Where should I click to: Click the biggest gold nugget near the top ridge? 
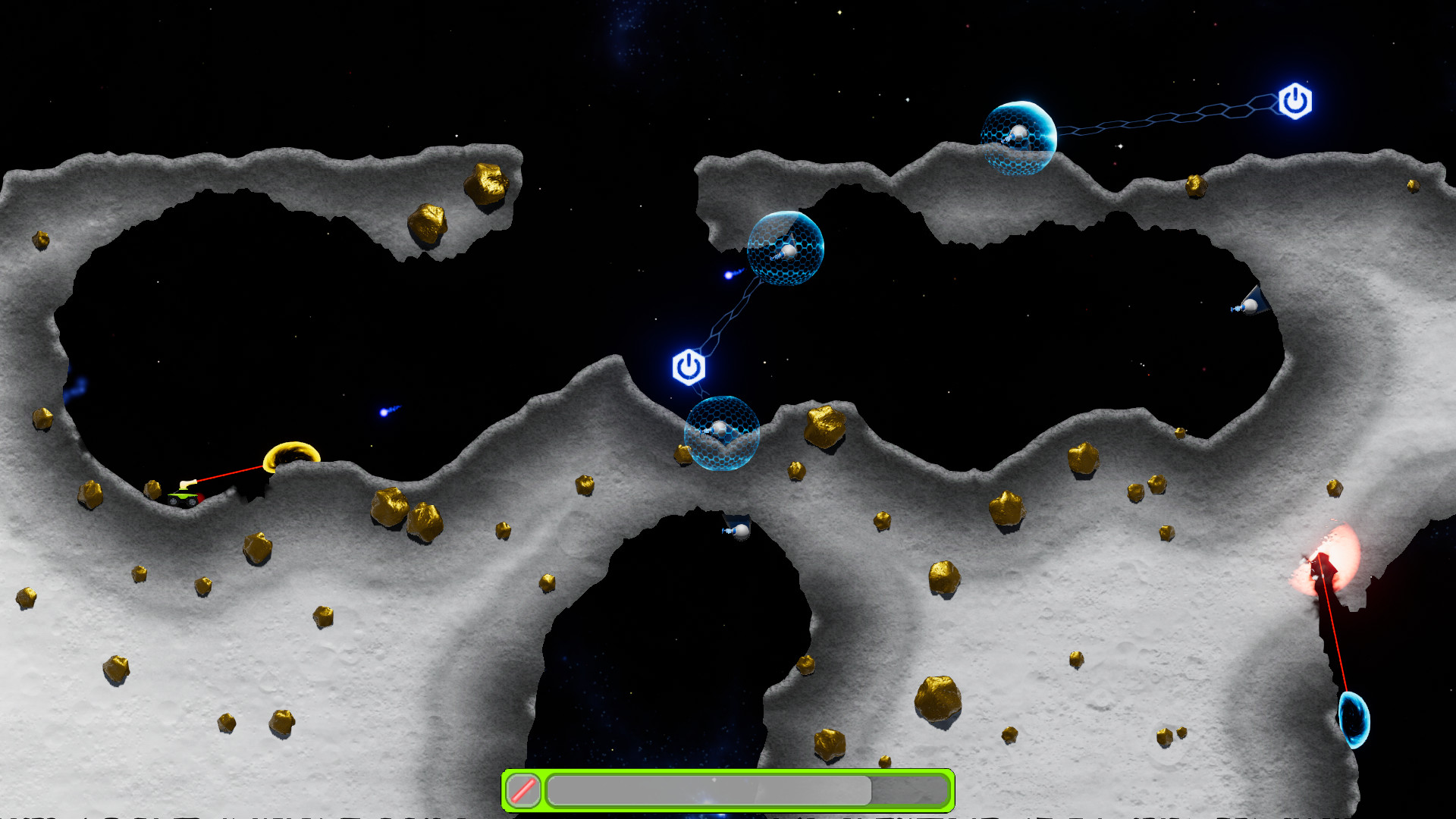[x=485, y=182]
